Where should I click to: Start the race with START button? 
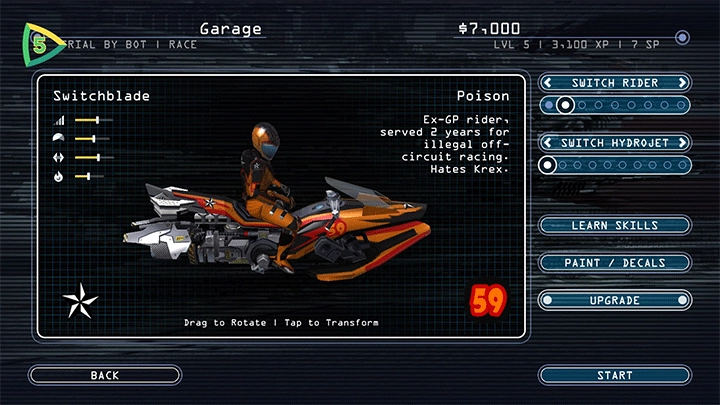(x=614, y=375)
